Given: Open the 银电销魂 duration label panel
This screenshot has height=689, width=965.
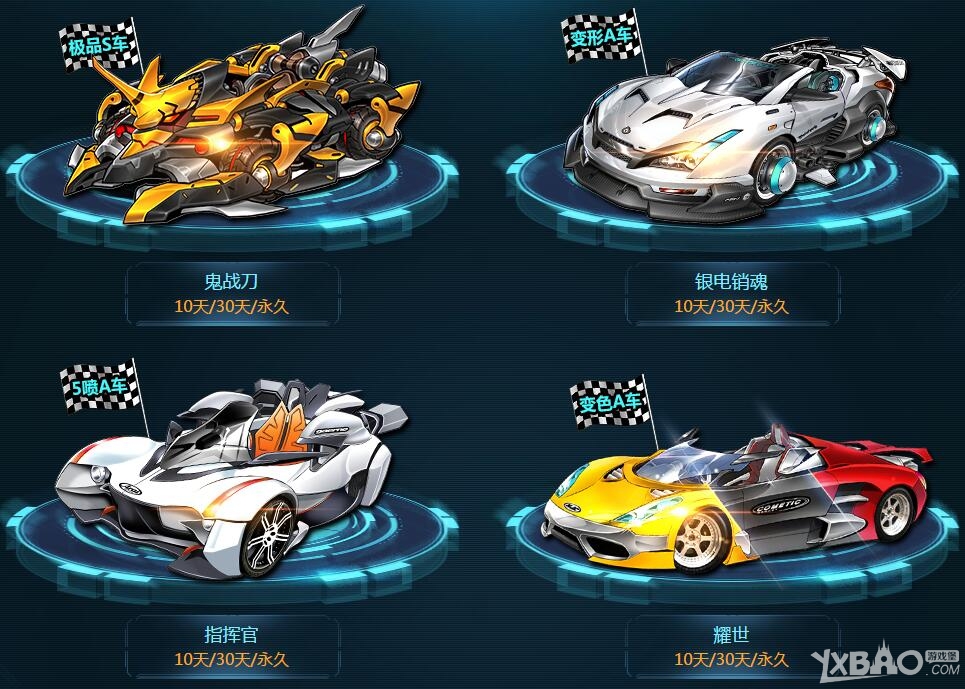Looking at the screenshot, I should 731,294.
